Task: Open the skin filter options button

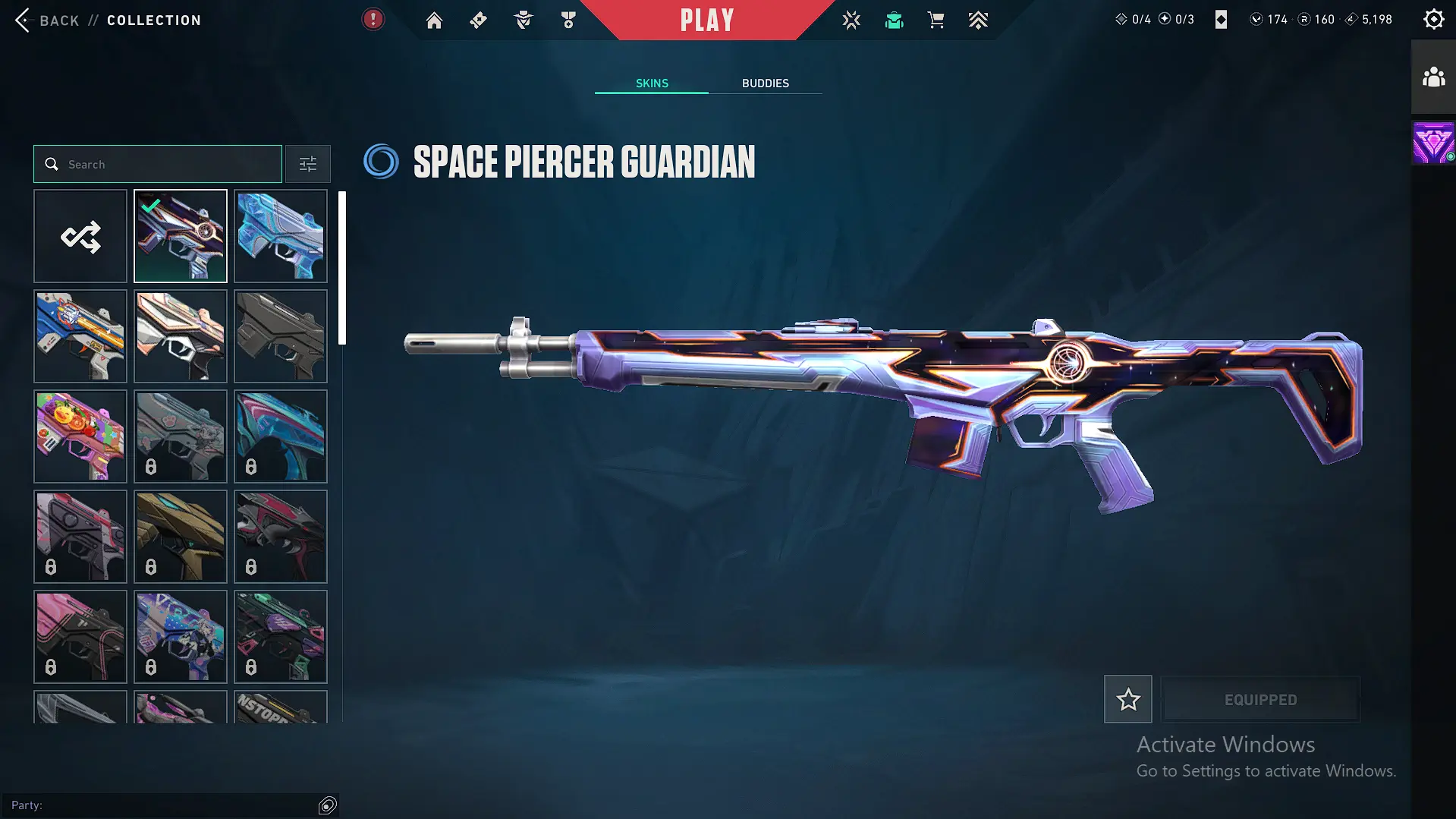Action: [x=308, y=164]
